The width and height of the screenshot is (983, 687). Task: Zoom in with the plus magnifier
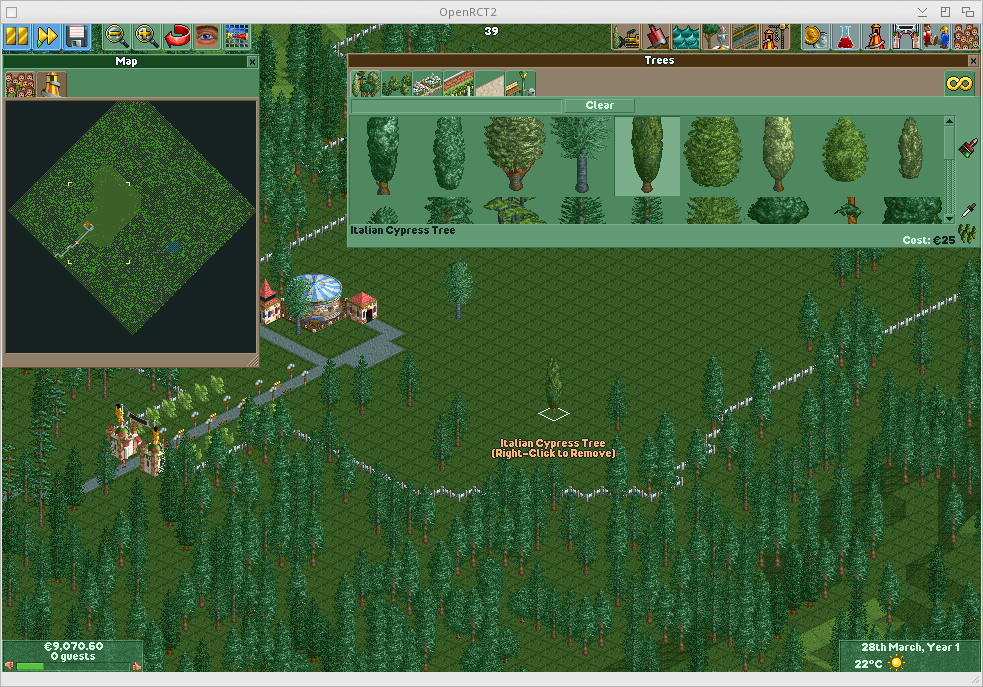coord(147,38)
